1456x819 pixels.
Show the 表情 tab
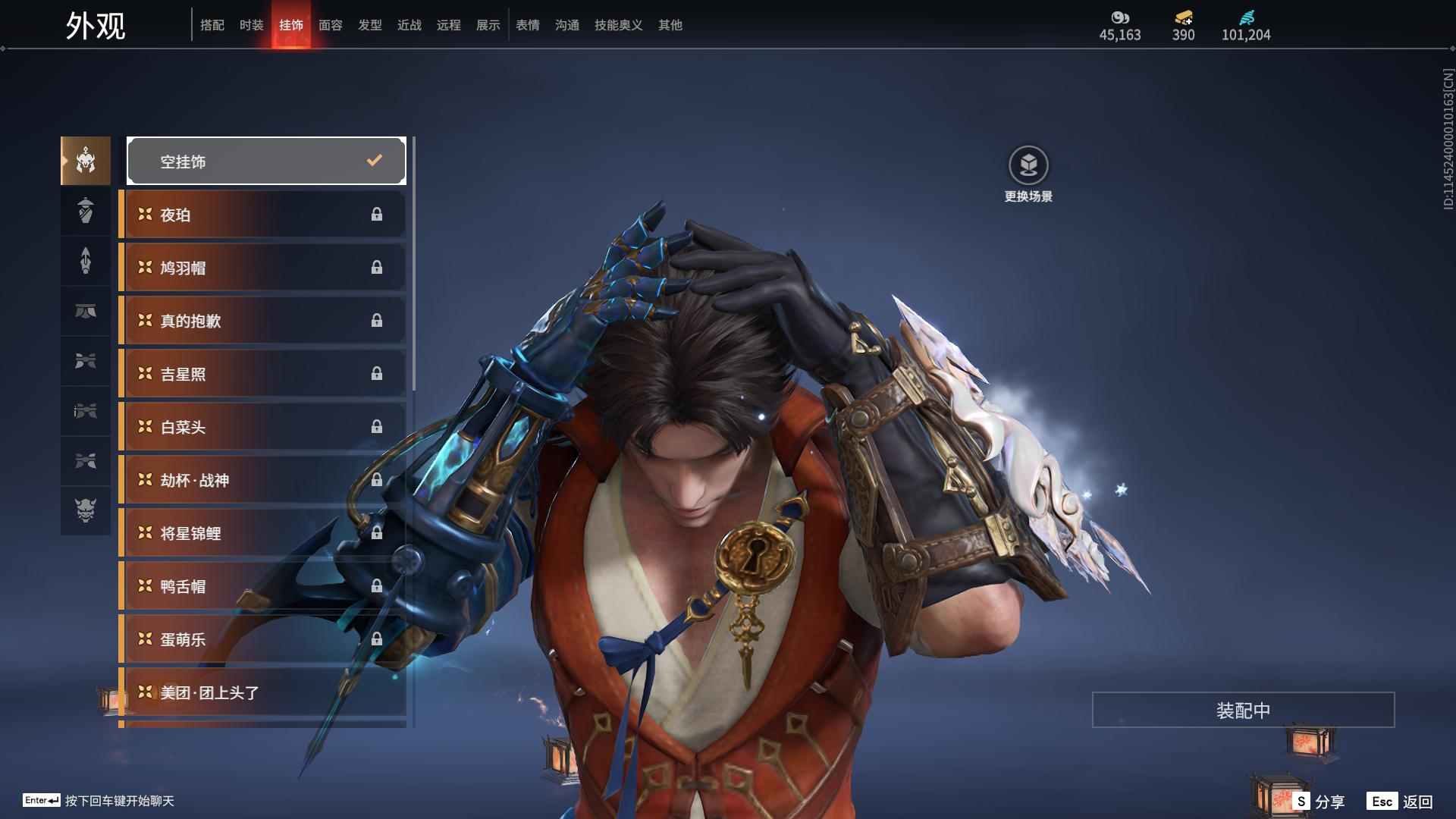pyautogui.click(x=527, y=25)
